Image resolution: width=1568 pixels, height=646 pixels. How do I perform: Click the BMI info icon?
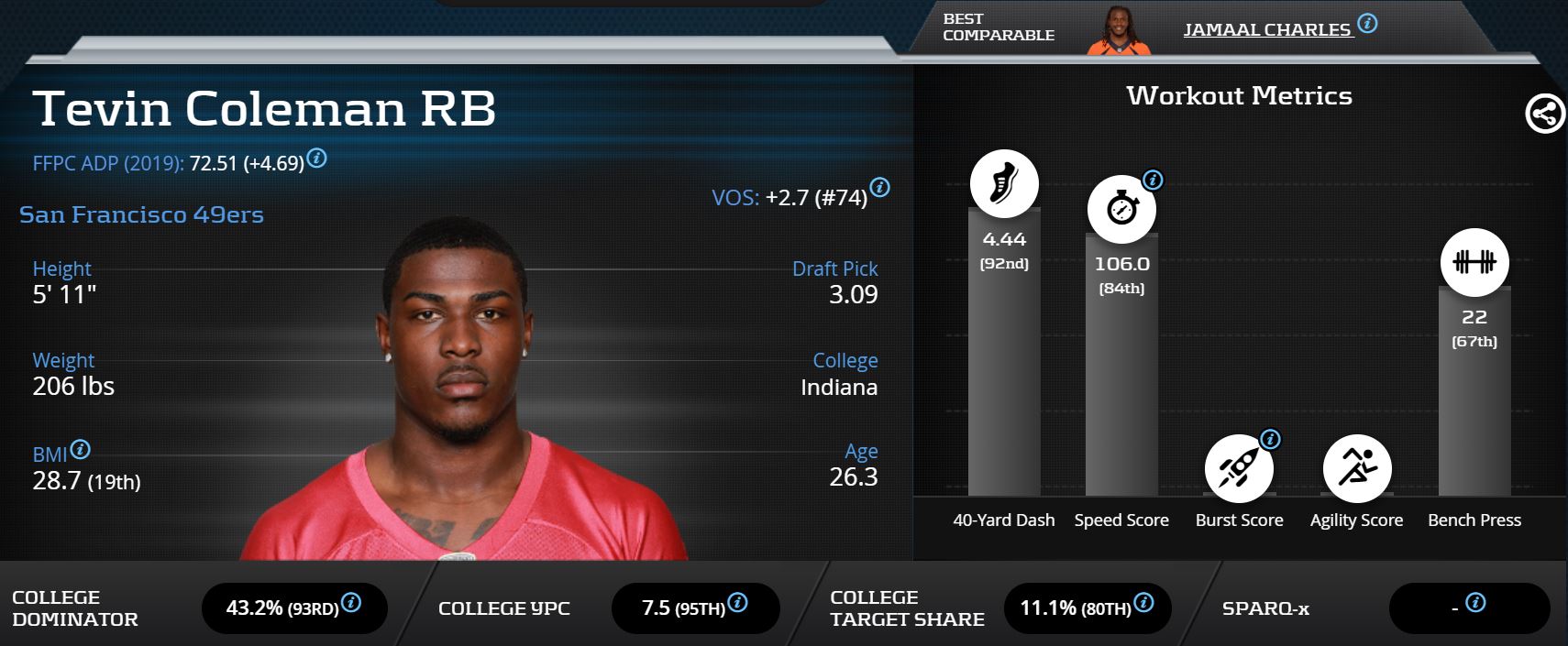(81, 449)
